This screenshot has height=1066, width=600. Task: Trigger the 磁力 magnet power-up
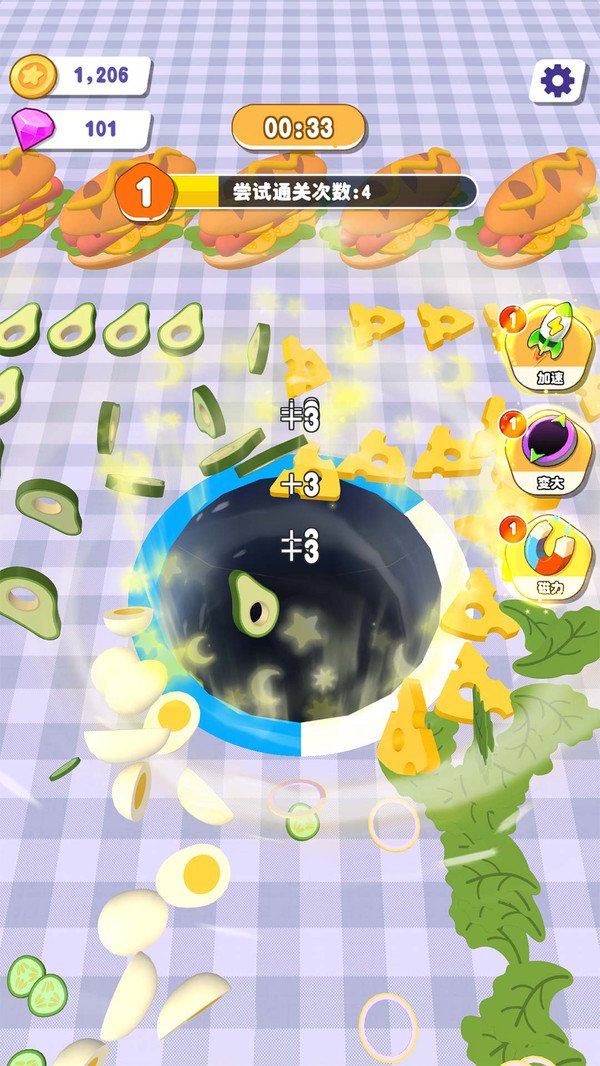(546, 559)
